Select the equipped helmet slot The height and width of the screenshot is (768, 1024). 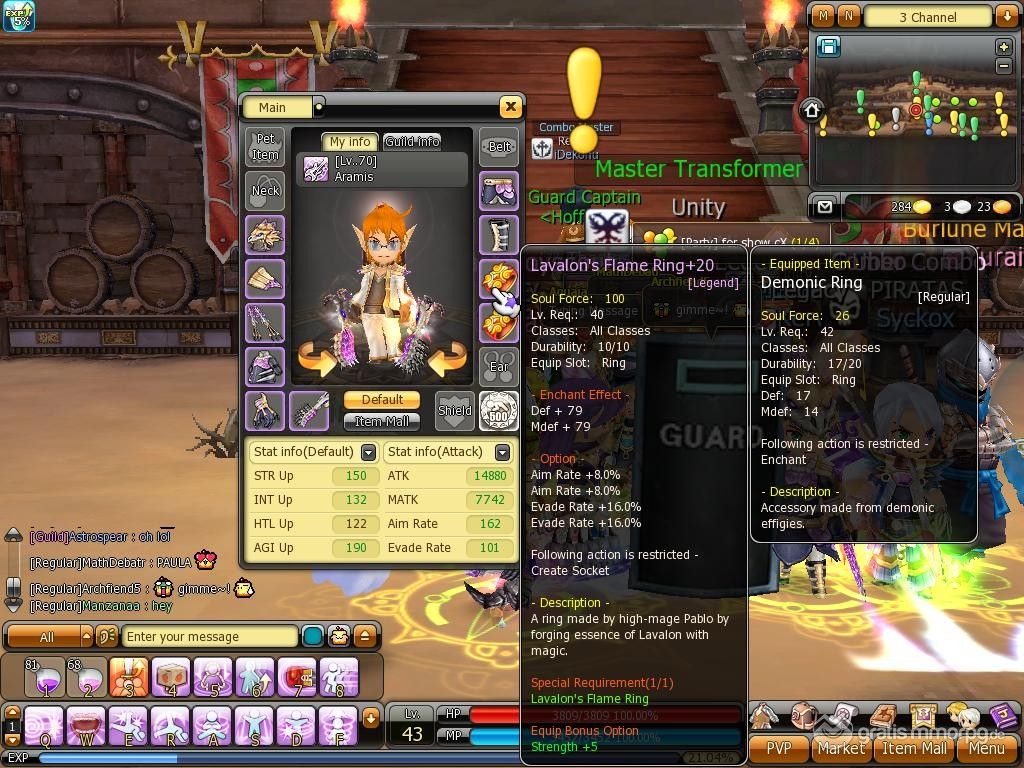point(265,235)
